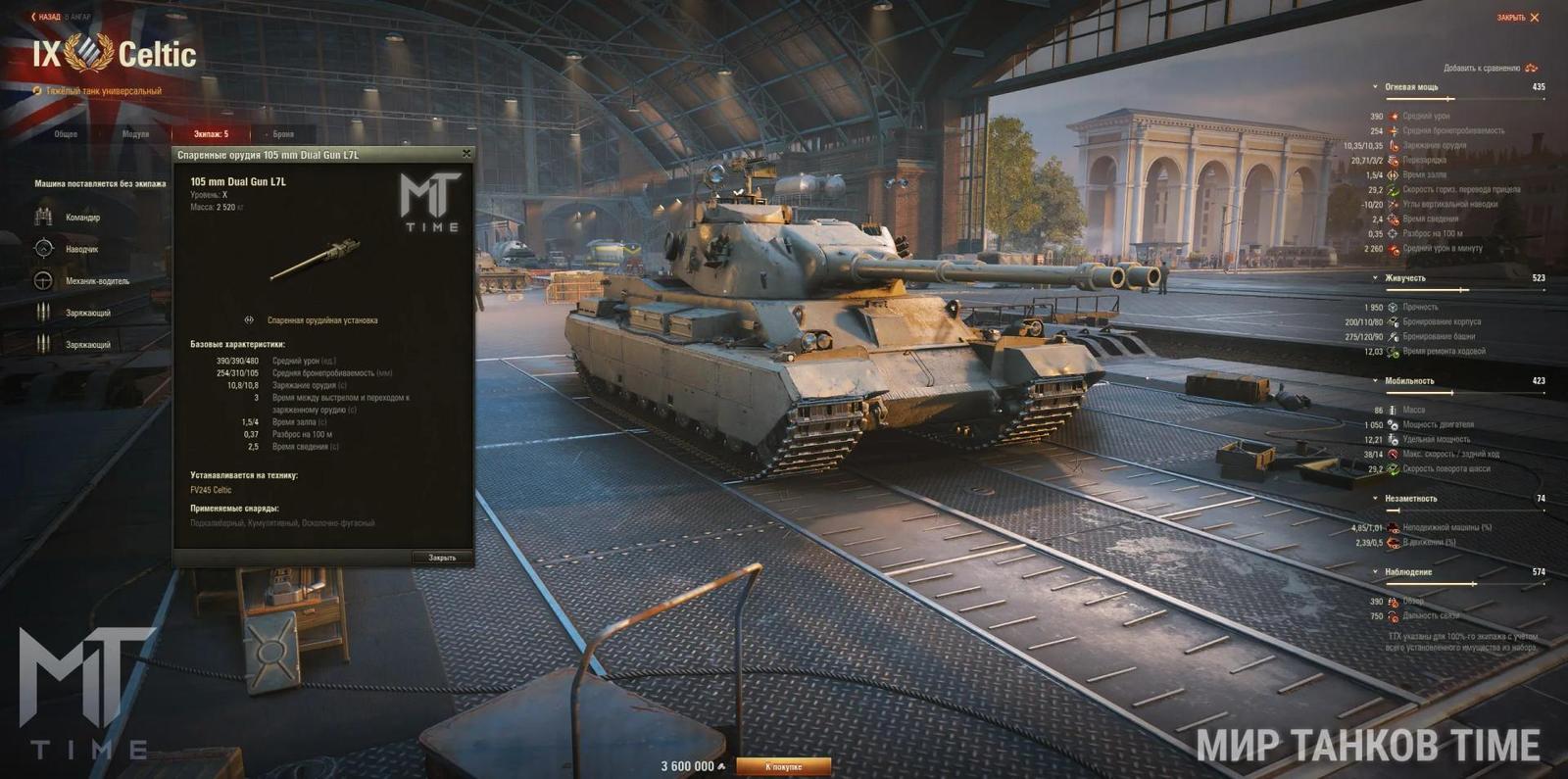1568x779 pixels.
Task: Click the Незаметность rating slider bar
Action: [x=1466, y=510]
